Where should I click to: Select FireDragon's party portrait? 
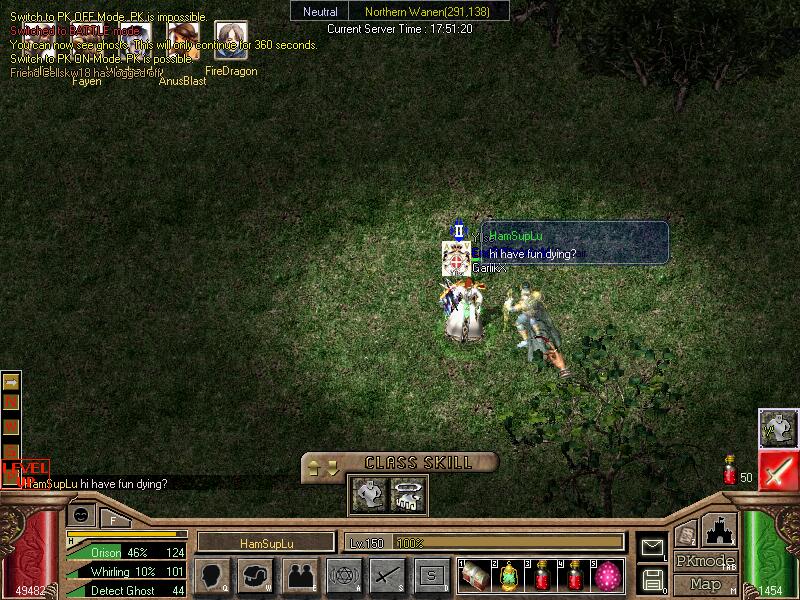click(231, 41)
